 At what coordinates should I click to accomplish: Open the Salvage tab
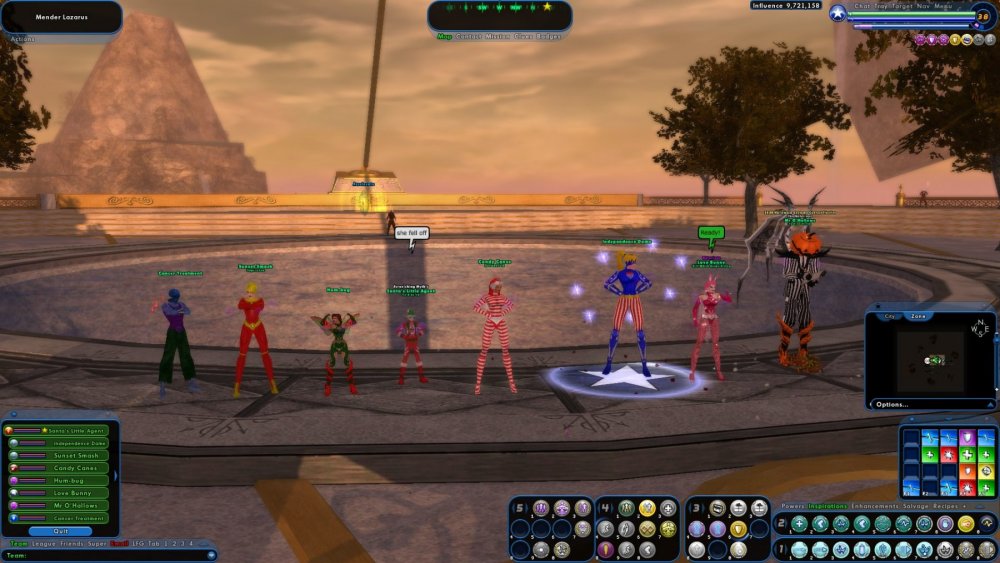coord(918,506)
